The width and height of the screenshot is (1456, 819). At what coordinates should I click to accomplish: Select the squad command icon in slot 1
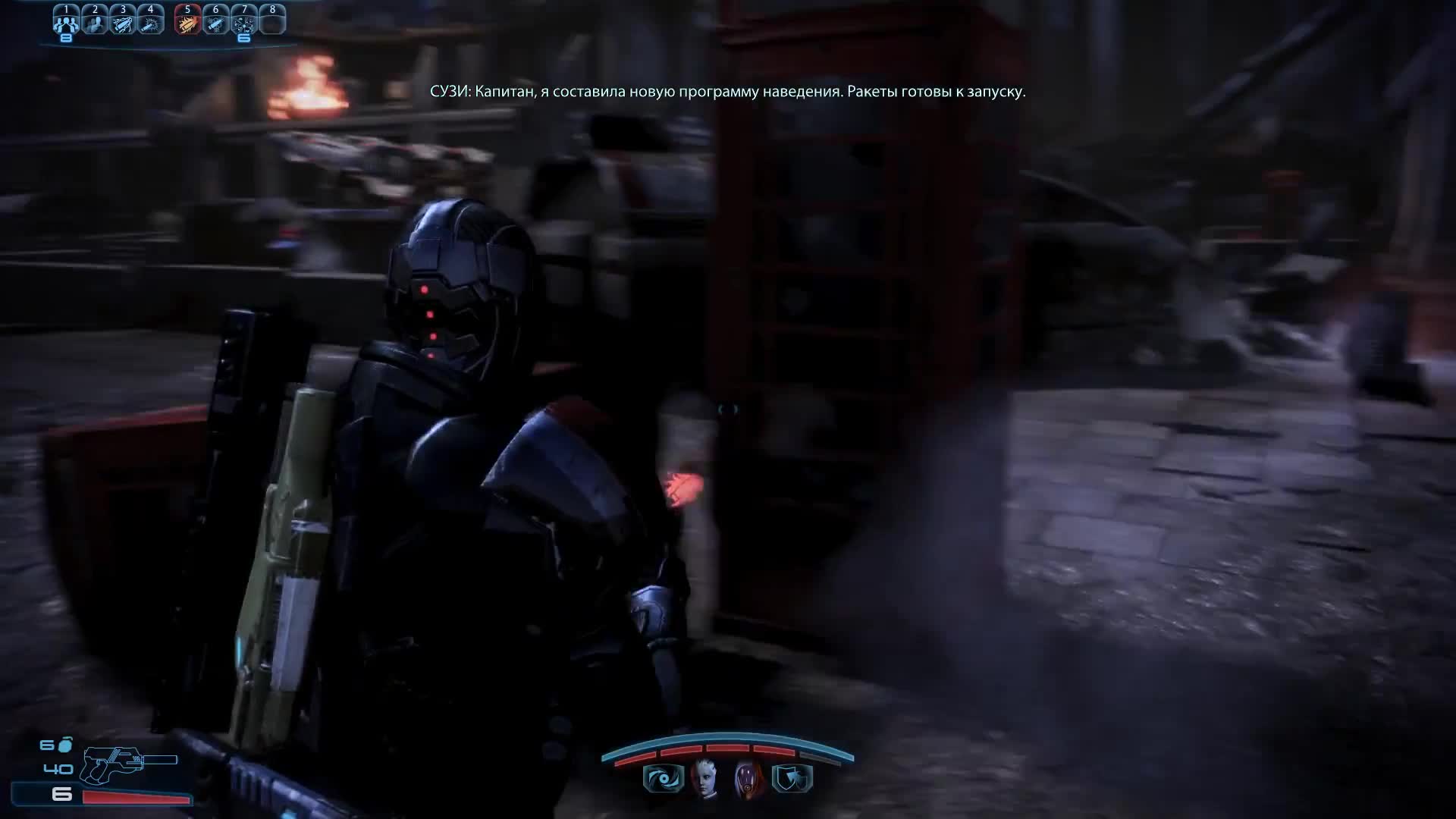click(66, 23)
